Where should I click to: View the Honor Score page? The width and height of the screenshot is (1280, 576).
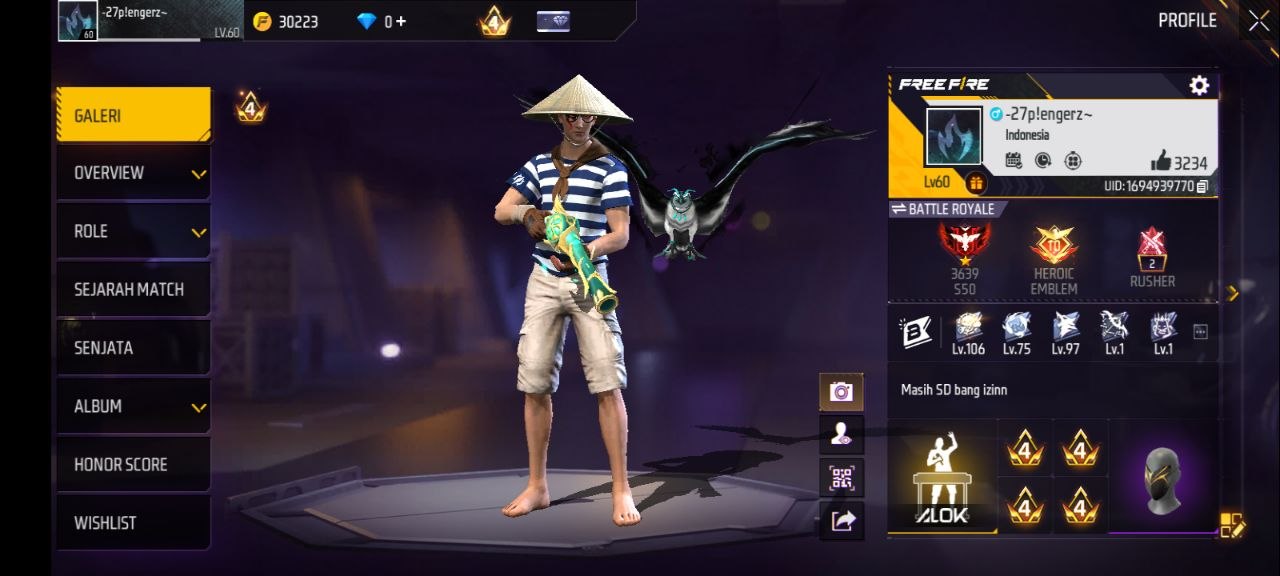[x=132, y=464]
